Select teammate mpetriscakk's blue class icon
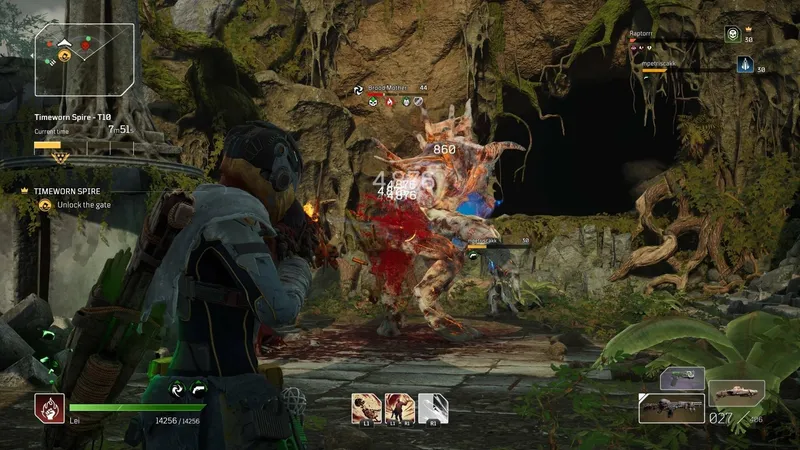Image resolution: width=800 pixels, height=450 pixels. click(x=744, y=65)
